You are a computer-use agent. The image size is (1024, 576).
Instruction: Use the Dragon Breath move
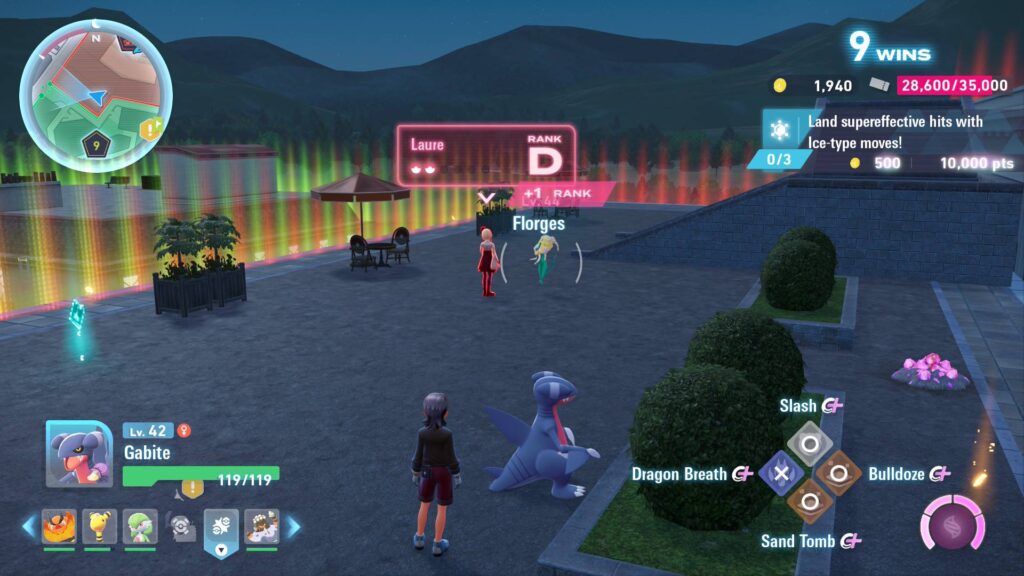click(x=781, y=473)
